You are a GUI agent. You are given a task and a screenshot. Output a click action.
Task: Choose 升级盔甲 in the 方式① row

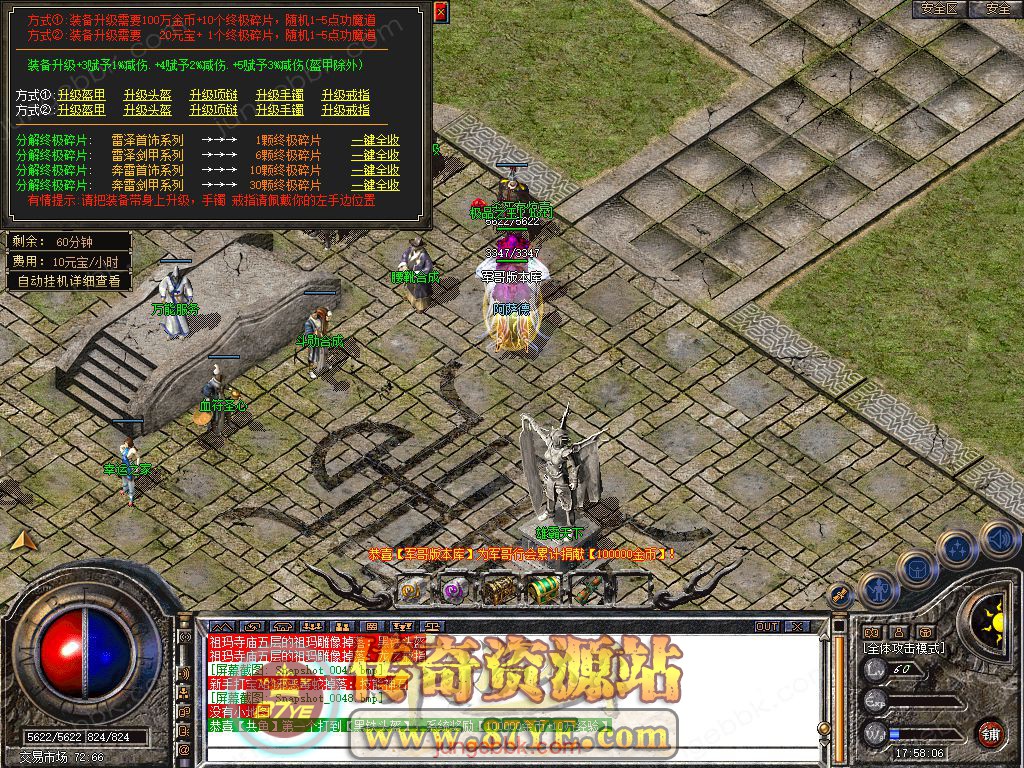(x=81, y=95)
